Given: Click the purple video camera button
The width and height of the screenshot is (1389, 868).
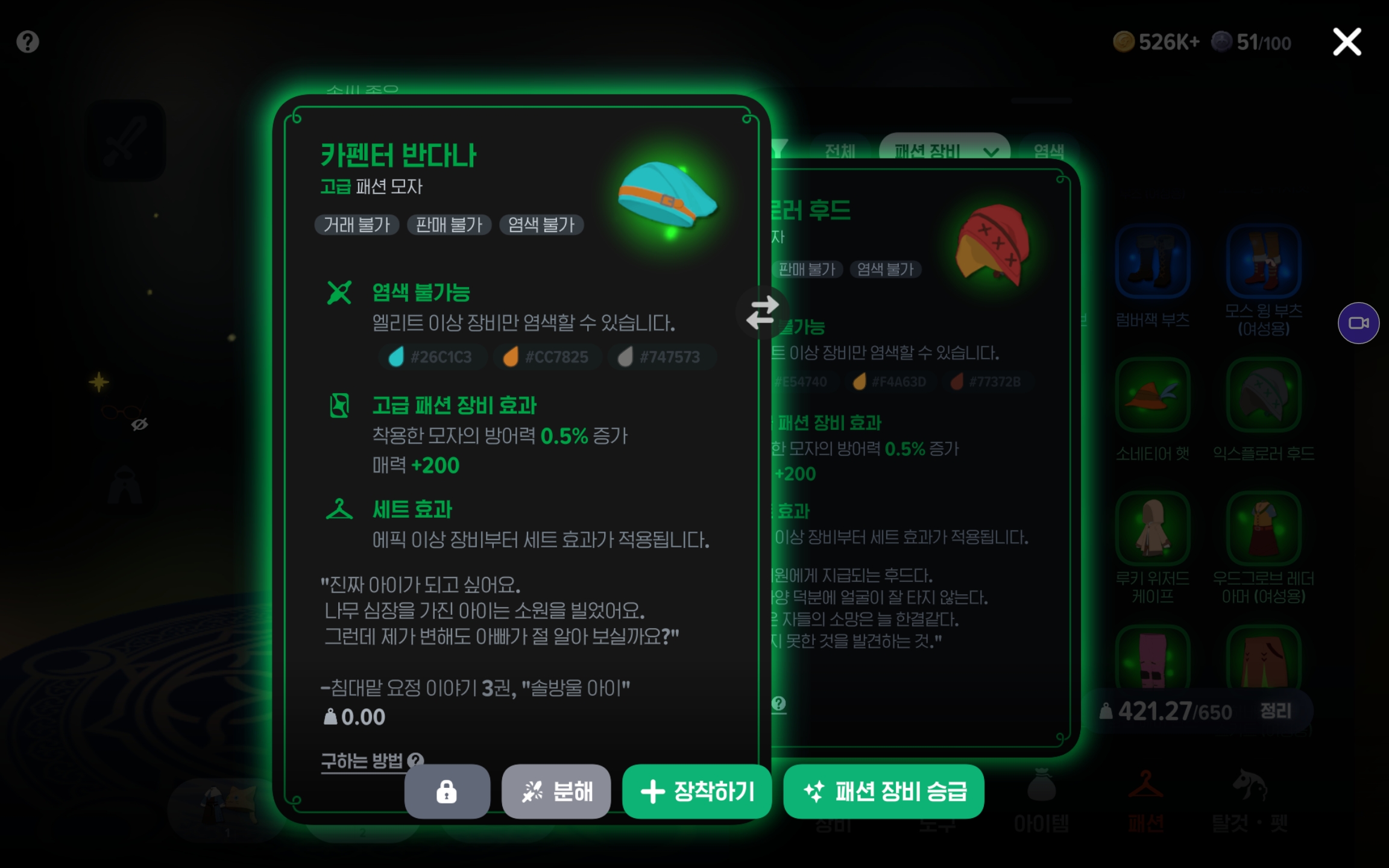Looking at the screenshot, I should [x=1358, y=323].
